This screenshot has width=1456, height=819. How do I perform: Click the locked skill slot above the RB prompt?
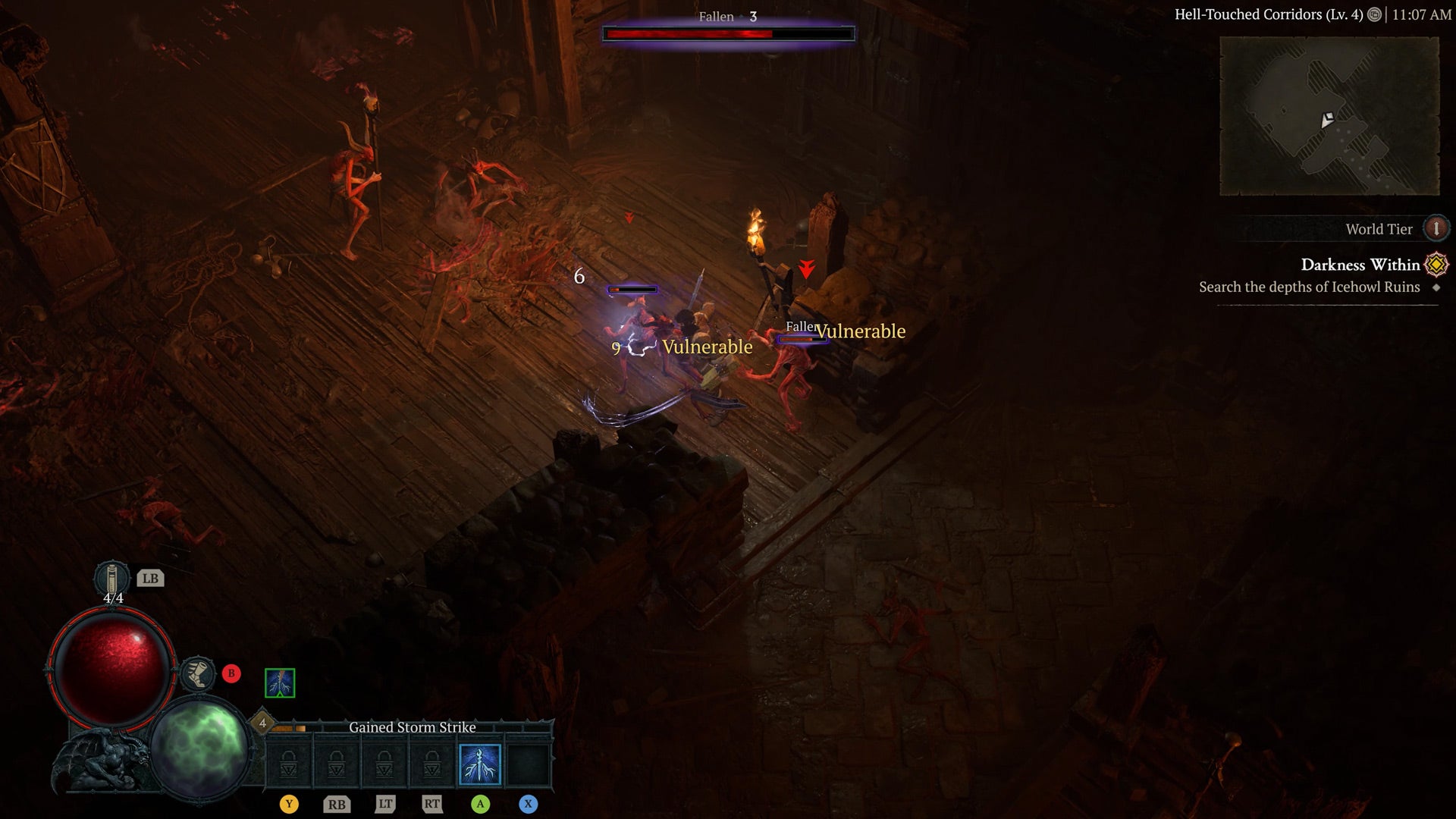337,764
